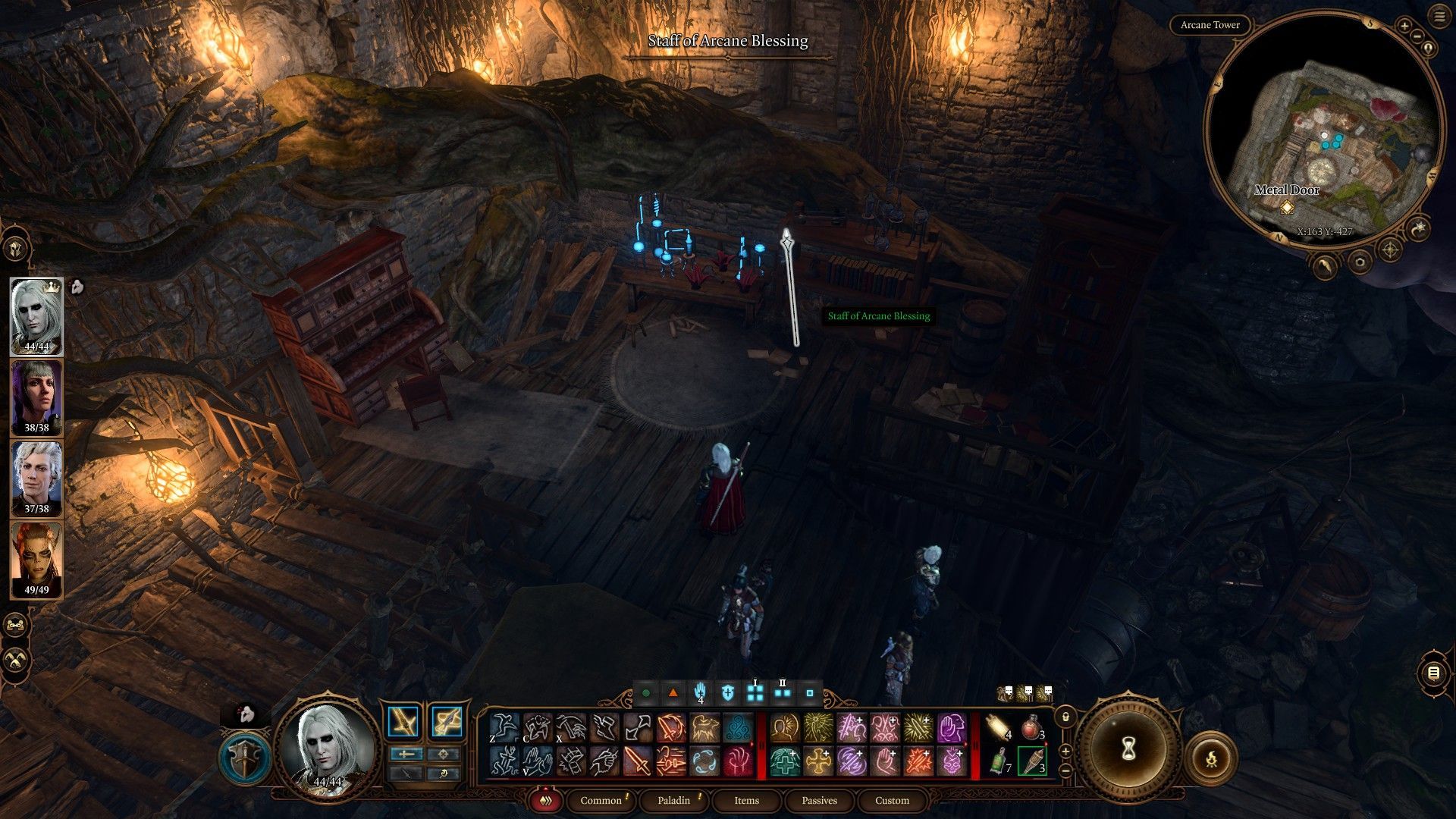Switch to the Custom hotbar tab

click(892, 800)
